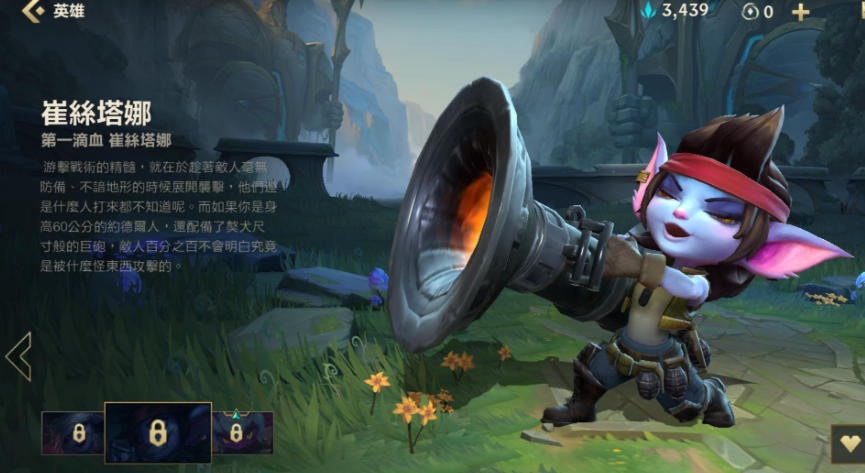Choose the locked skin thumbnail with blue gem marker

tap(237, 433)
